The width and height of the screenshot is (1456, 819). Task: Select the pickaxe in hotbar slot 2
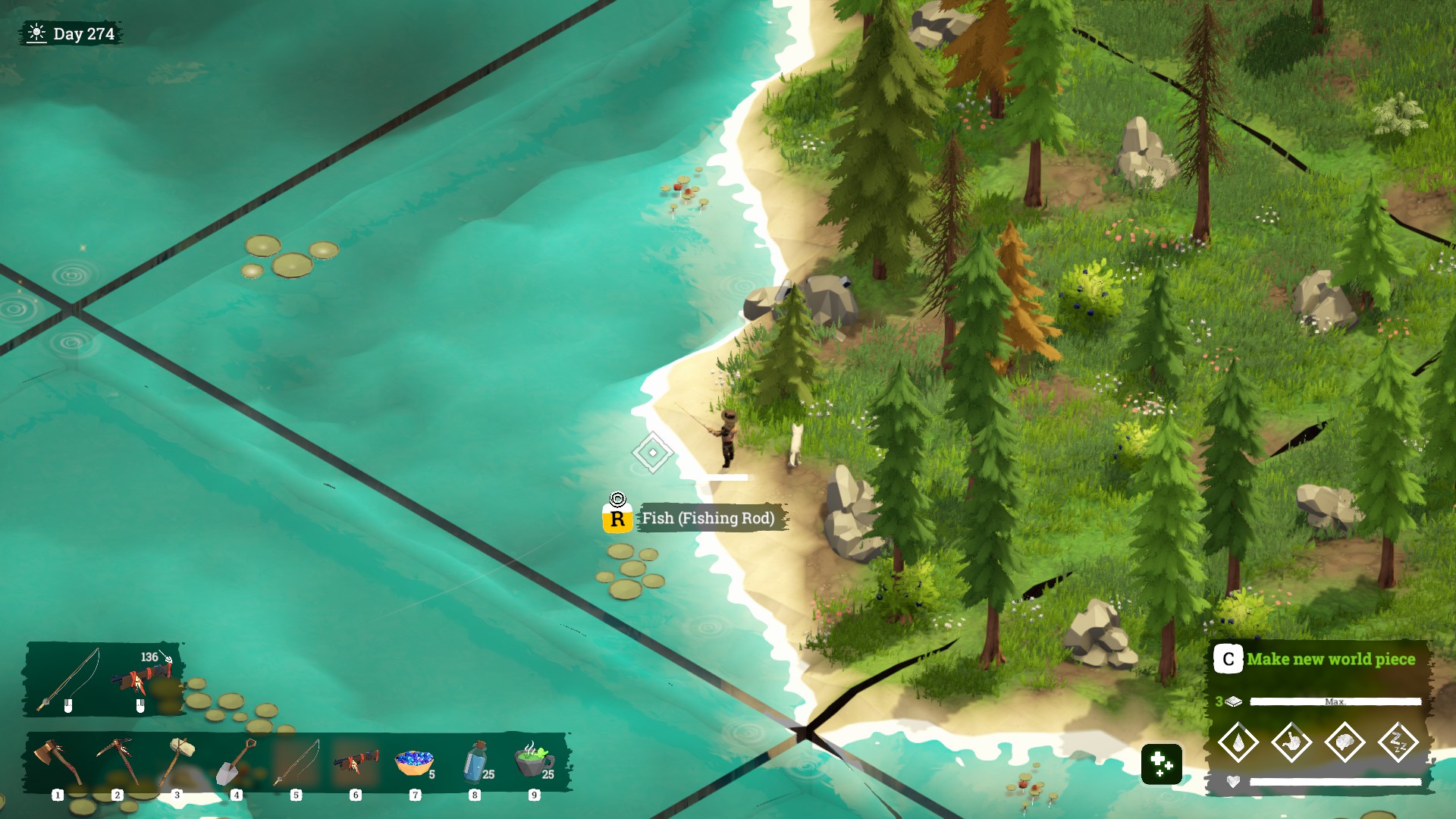pyautogui.click(x=118, y=762)
